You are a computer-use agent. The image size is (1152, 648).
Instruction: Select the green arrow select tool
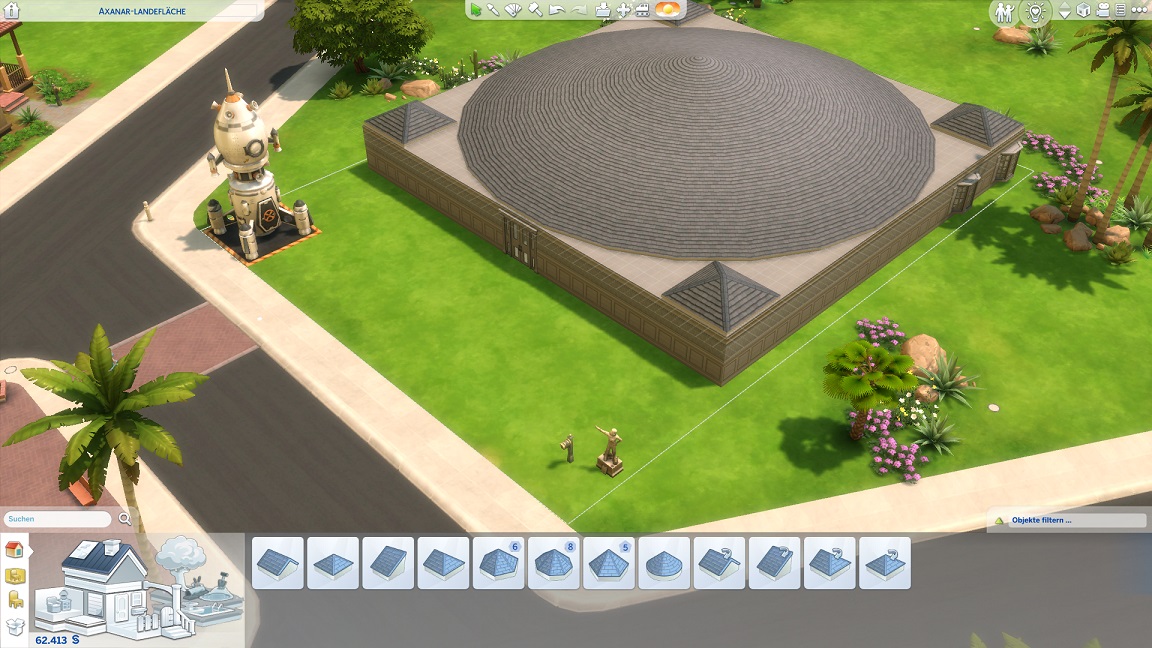tap(476, 10)
